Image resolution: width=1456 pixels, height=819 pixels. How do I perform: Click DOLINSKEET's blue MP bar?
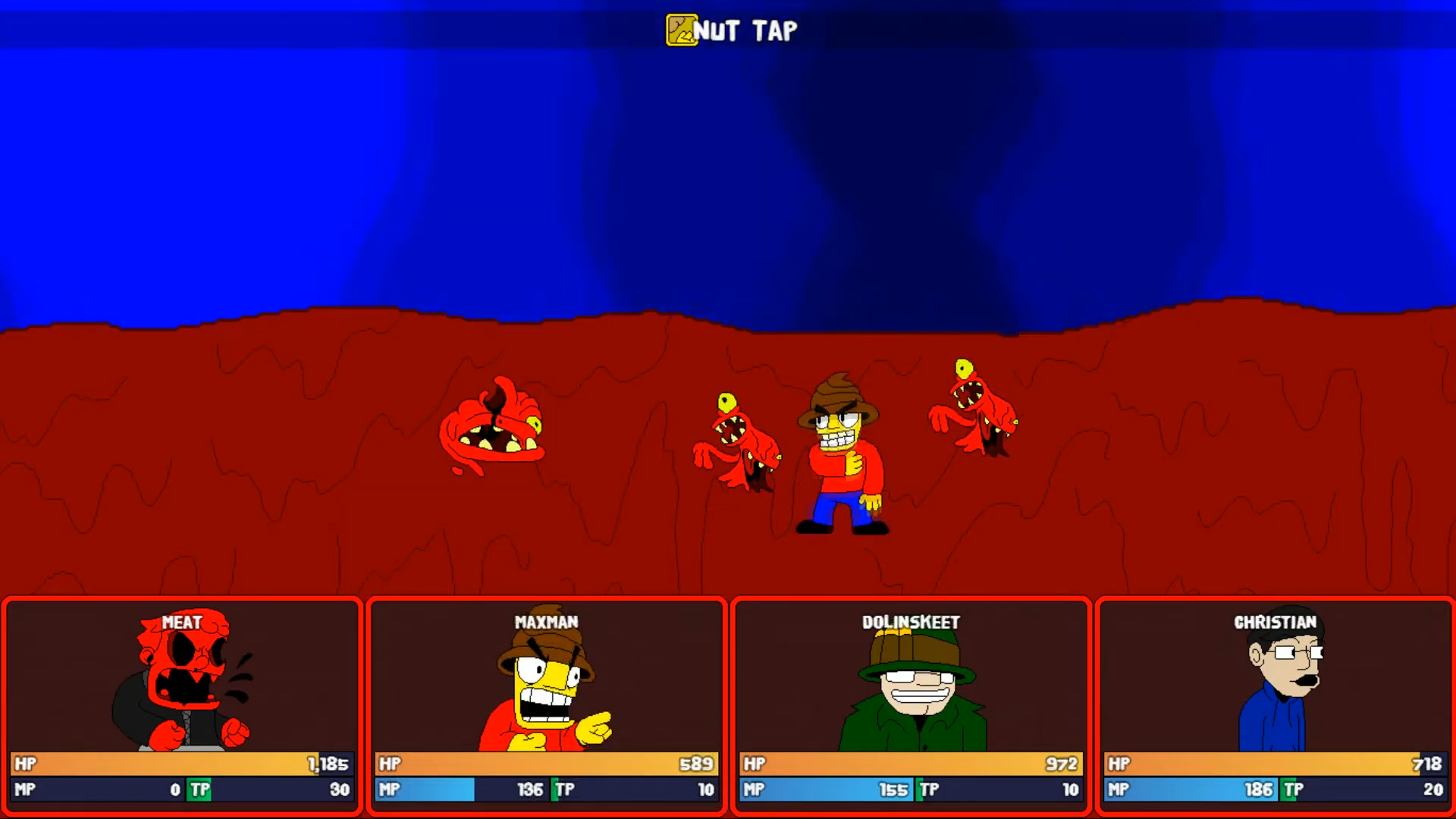[827, 789]
